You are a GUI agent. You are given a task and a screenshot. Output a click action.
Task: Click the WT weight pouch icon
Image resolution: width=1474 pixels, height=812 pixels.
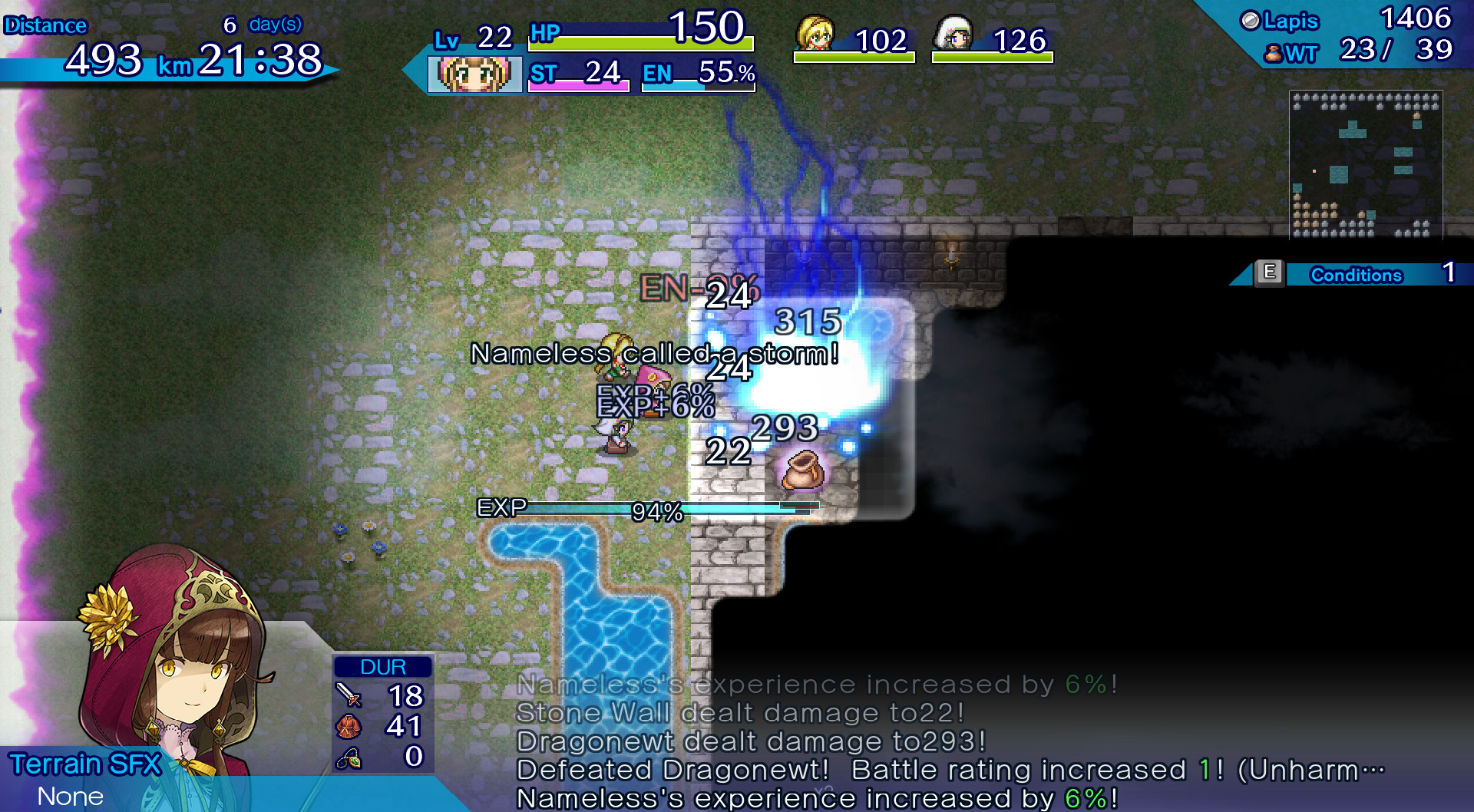(x=1274, y=54)
